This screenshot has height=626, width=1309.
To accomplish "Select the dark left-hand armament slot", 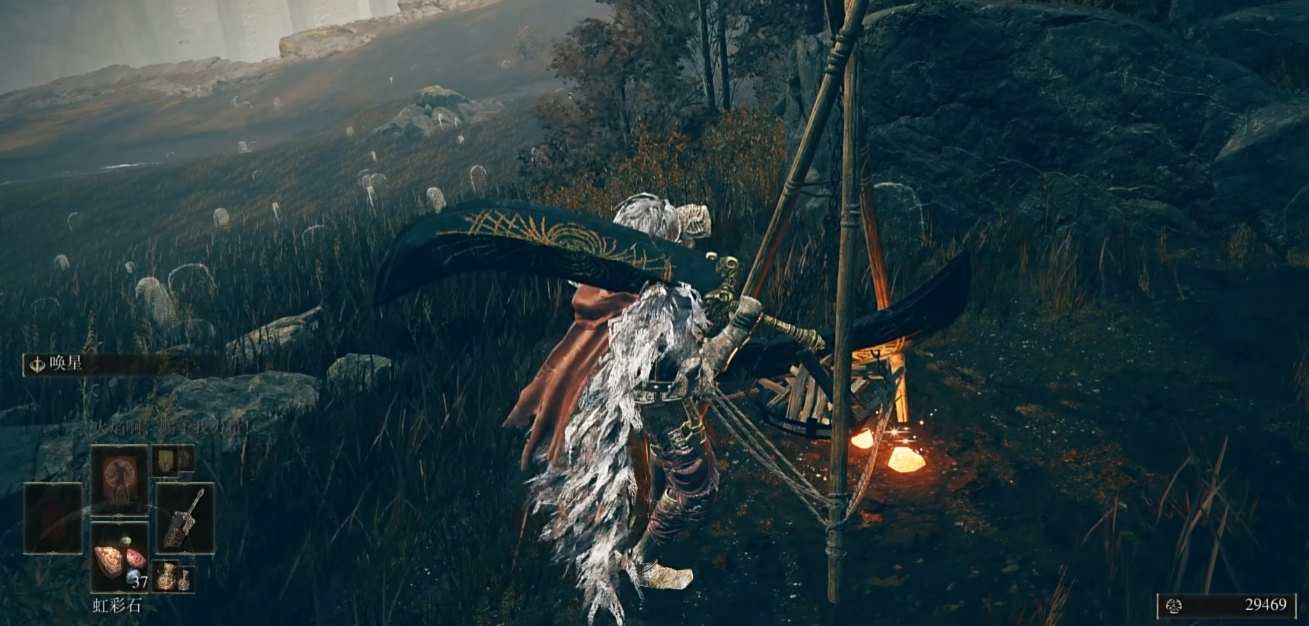I will 53,518.
